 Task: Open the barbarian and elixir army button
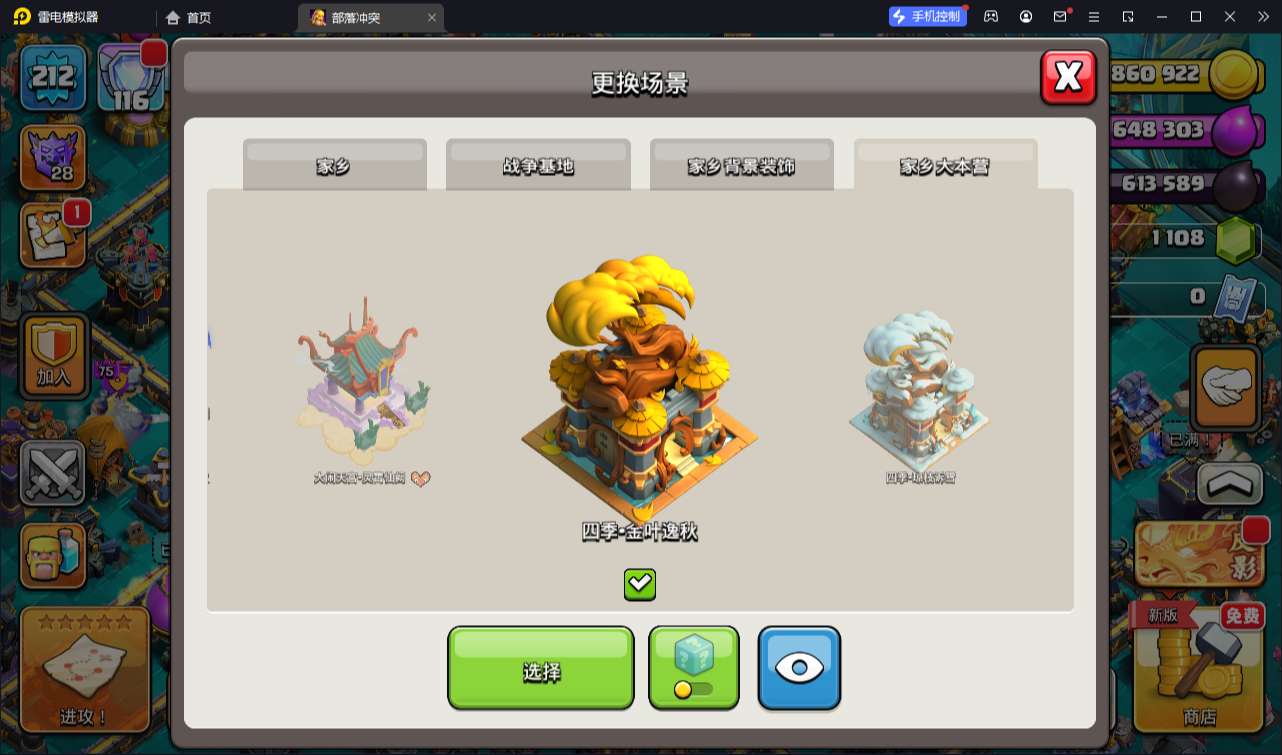[53, 556]
